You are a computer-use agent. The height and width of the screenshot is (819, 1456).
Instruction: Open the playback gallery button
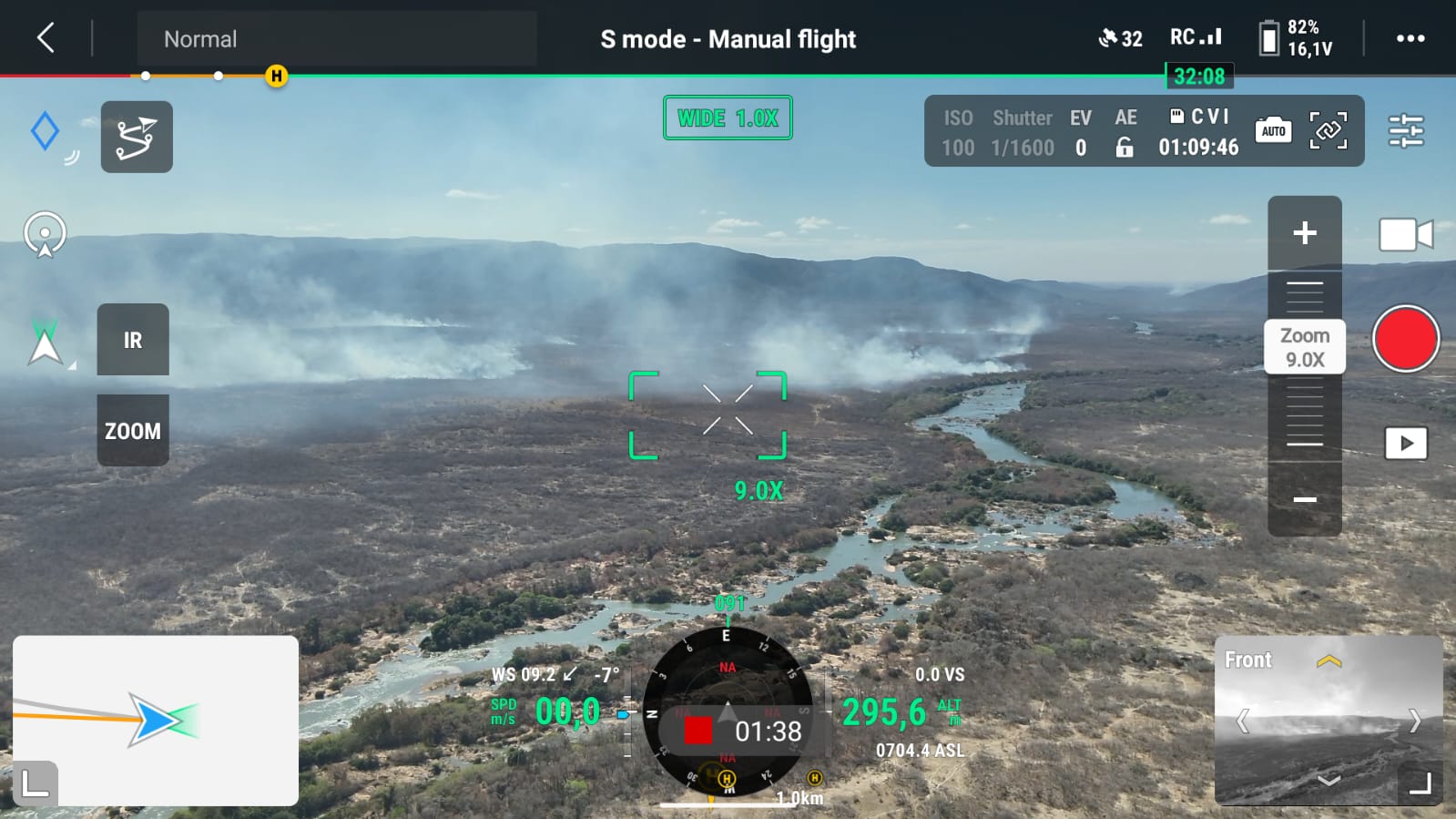(x=1405, y=444)
